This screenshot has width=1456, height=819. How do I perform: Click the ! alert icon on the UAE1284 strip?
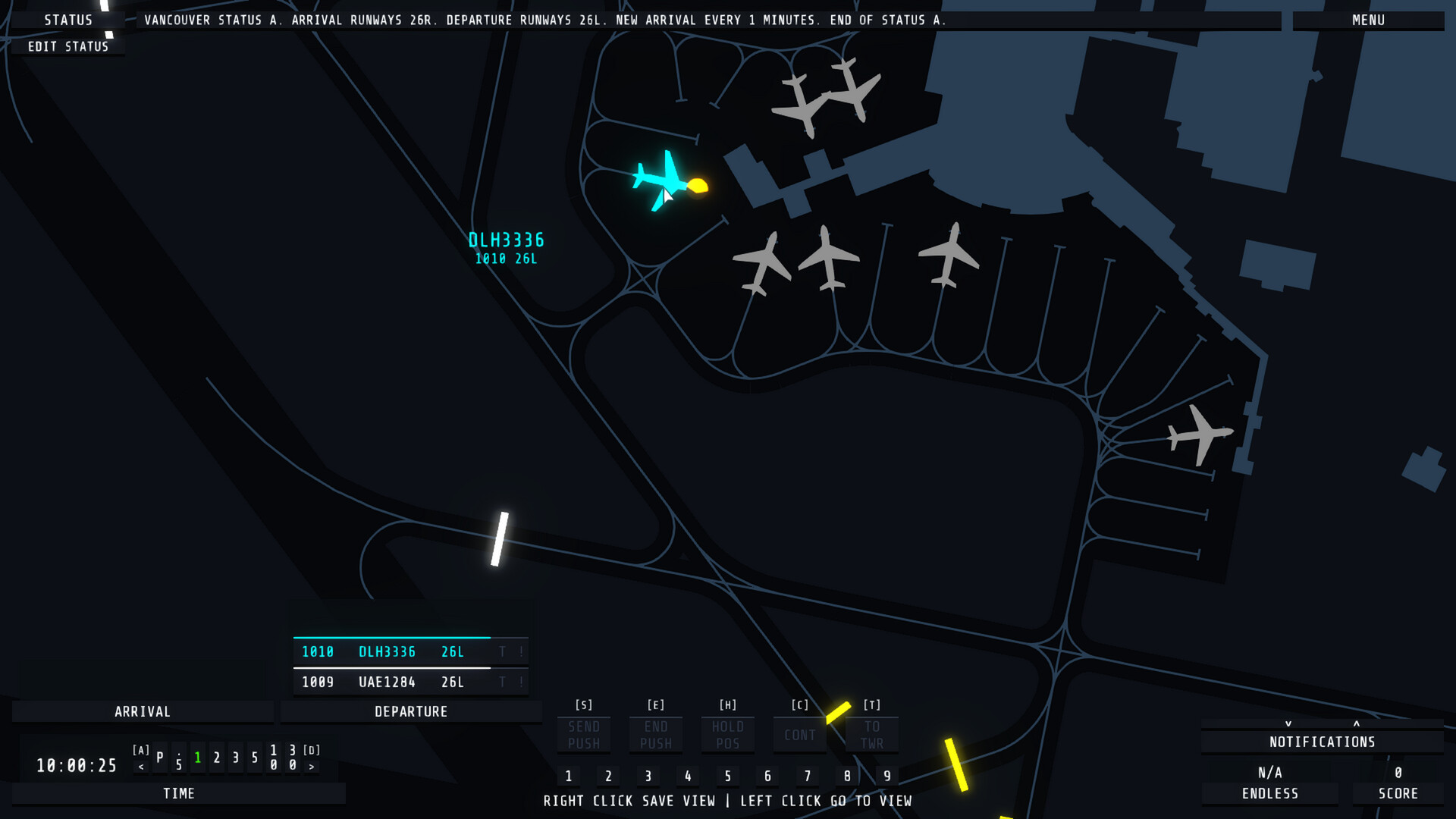click(521, 682)
